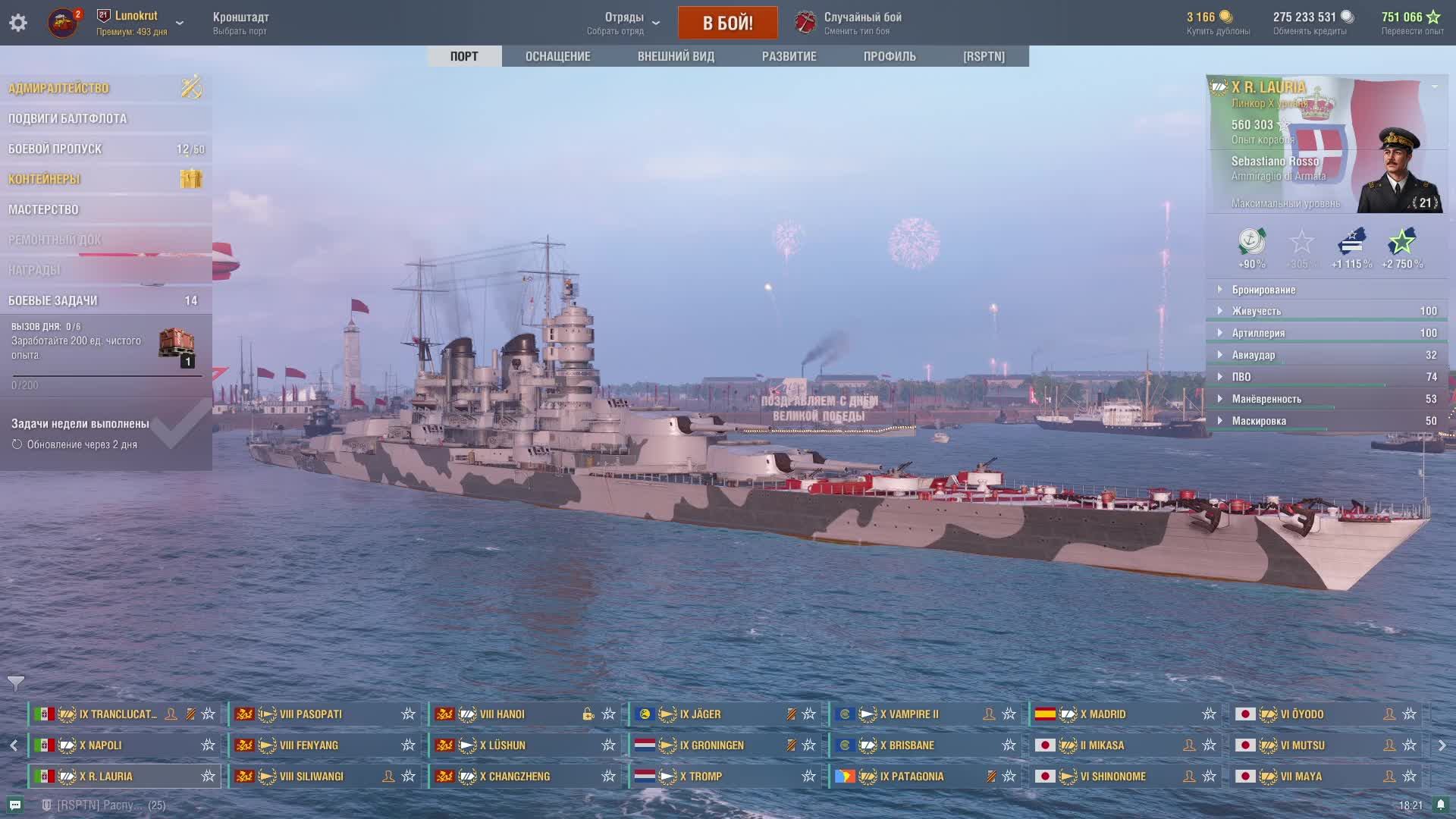The height and width of the screenshot is (819, 1456).
Task: Show the ПРОФИЛЬ tab
Action: click(x=890, y=56)
